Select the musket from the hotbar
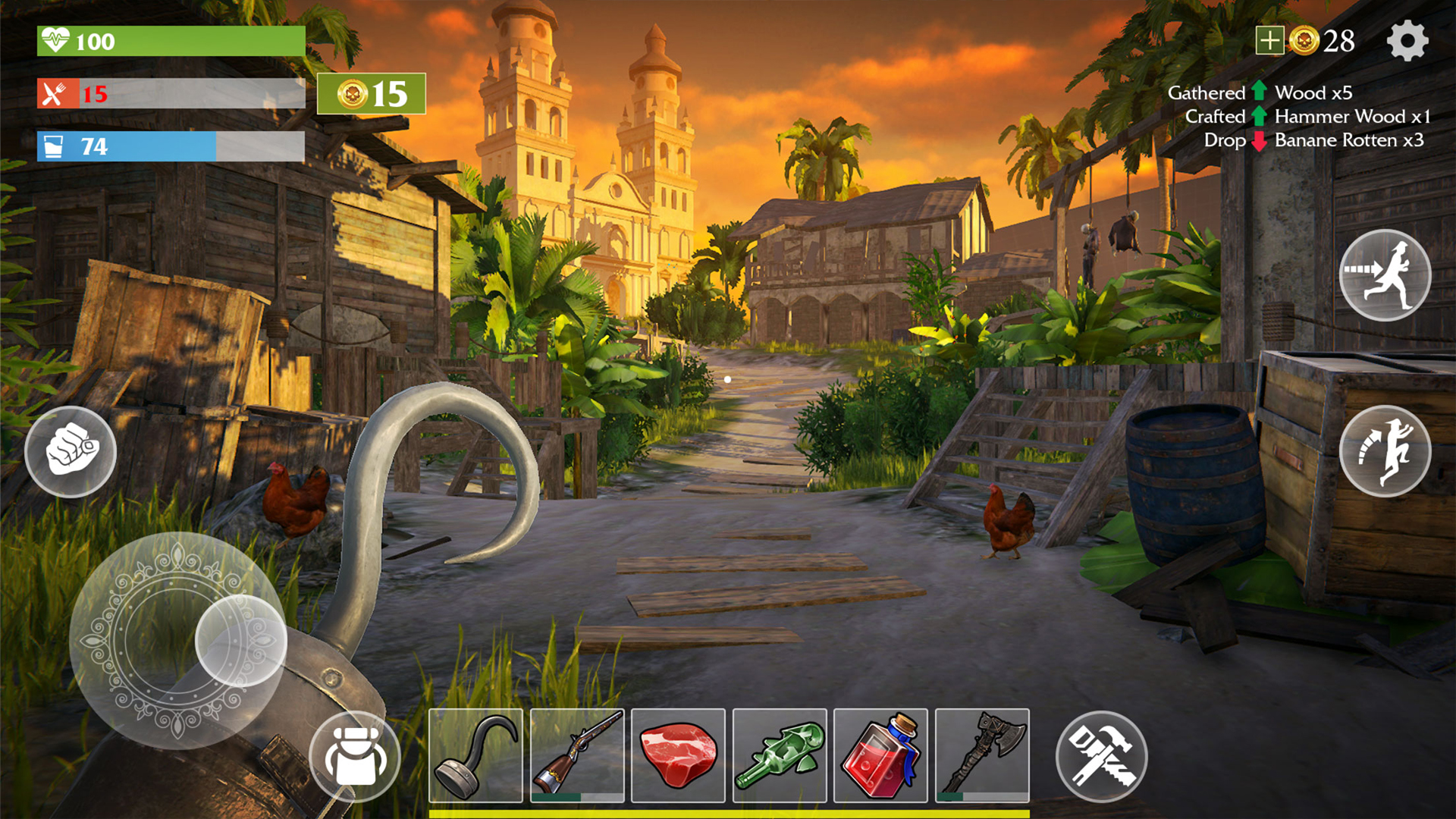This screenshot has height=819, width=1456. pyautogui.click(x=576, y=757)
